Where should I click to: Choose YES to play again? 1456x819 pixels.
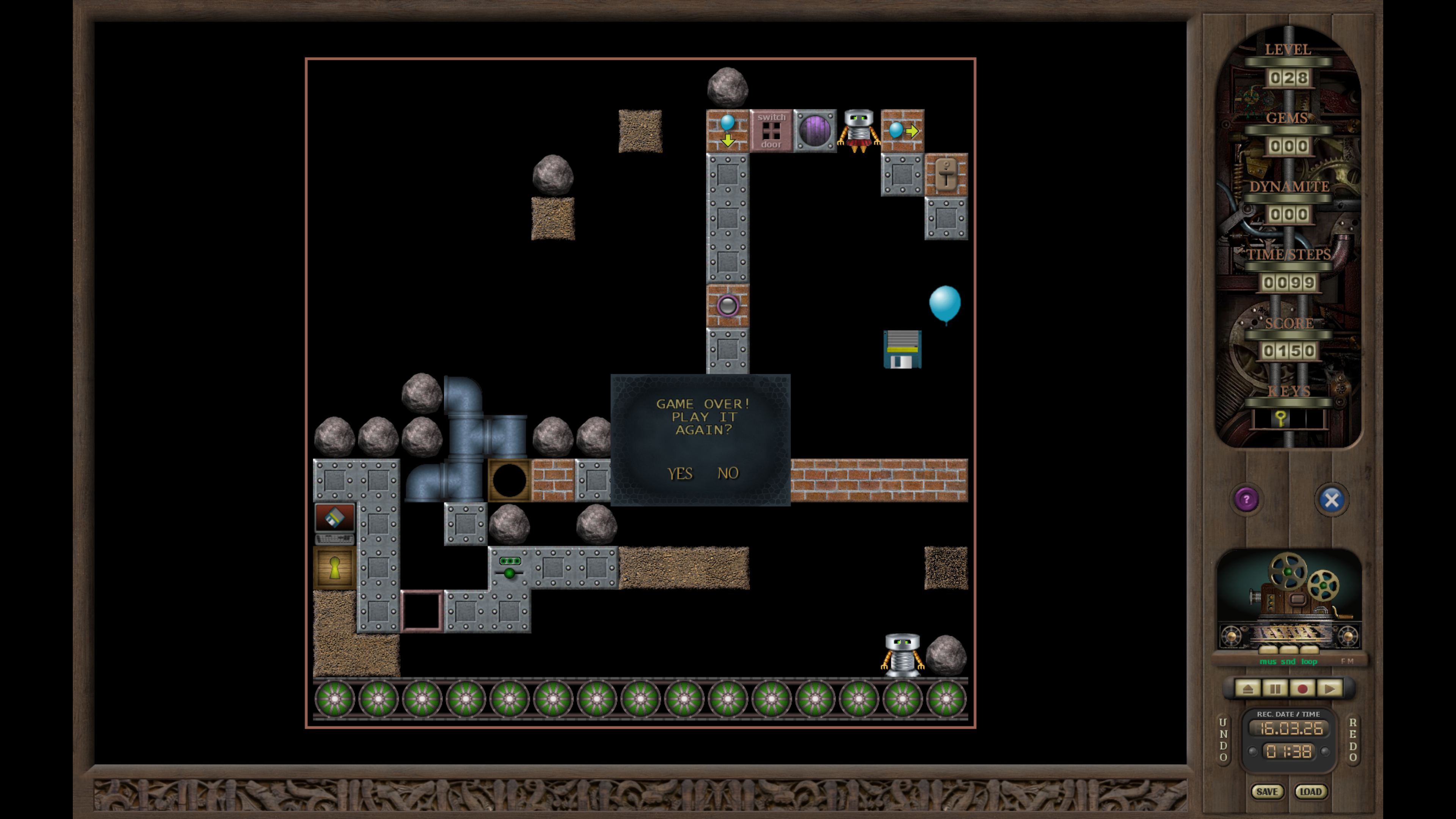(x=679, y=473)
